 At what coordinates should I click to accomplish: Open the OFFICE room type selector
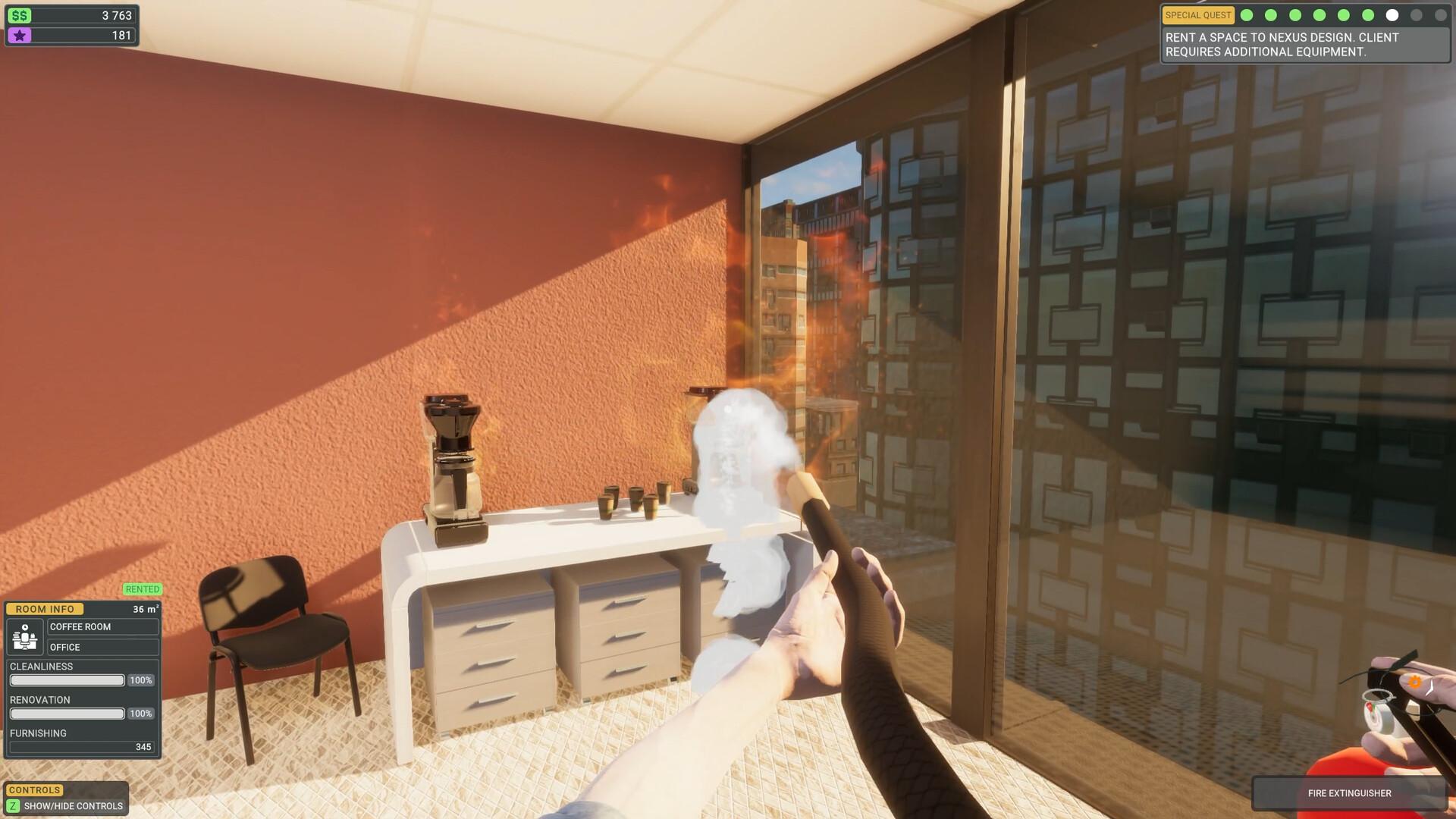[x=102, y=647]
